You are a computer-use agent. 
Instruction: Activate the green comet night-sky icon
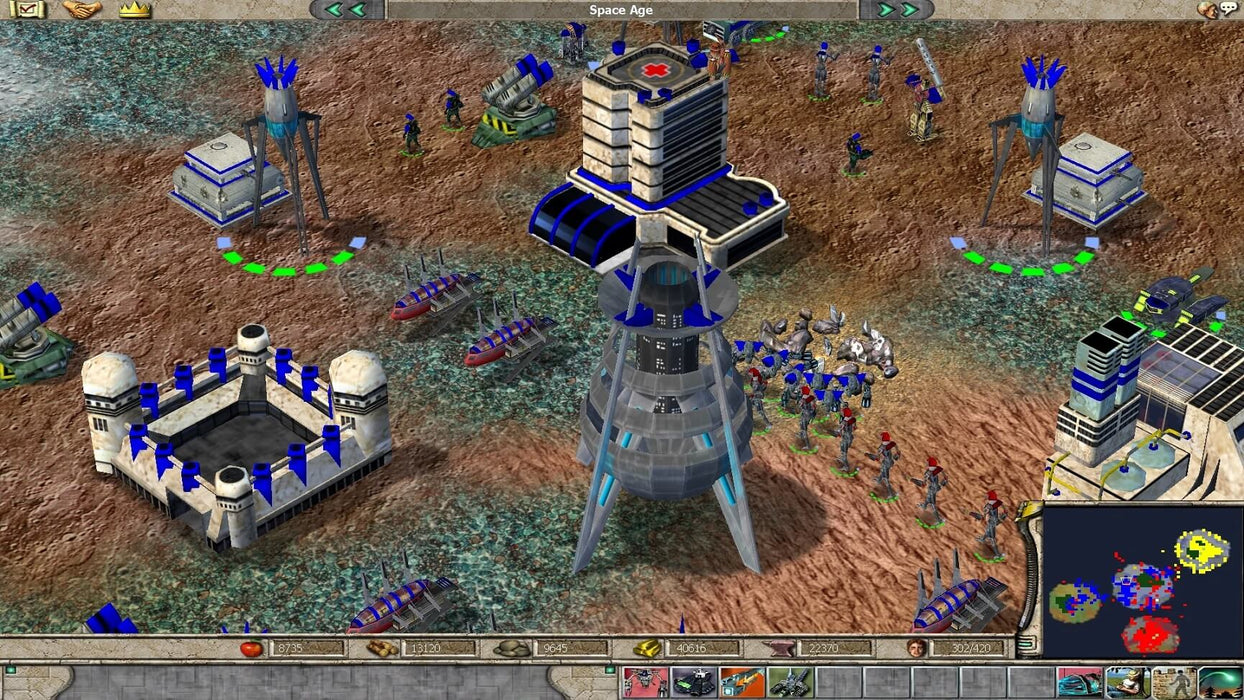coord(1221,683)
